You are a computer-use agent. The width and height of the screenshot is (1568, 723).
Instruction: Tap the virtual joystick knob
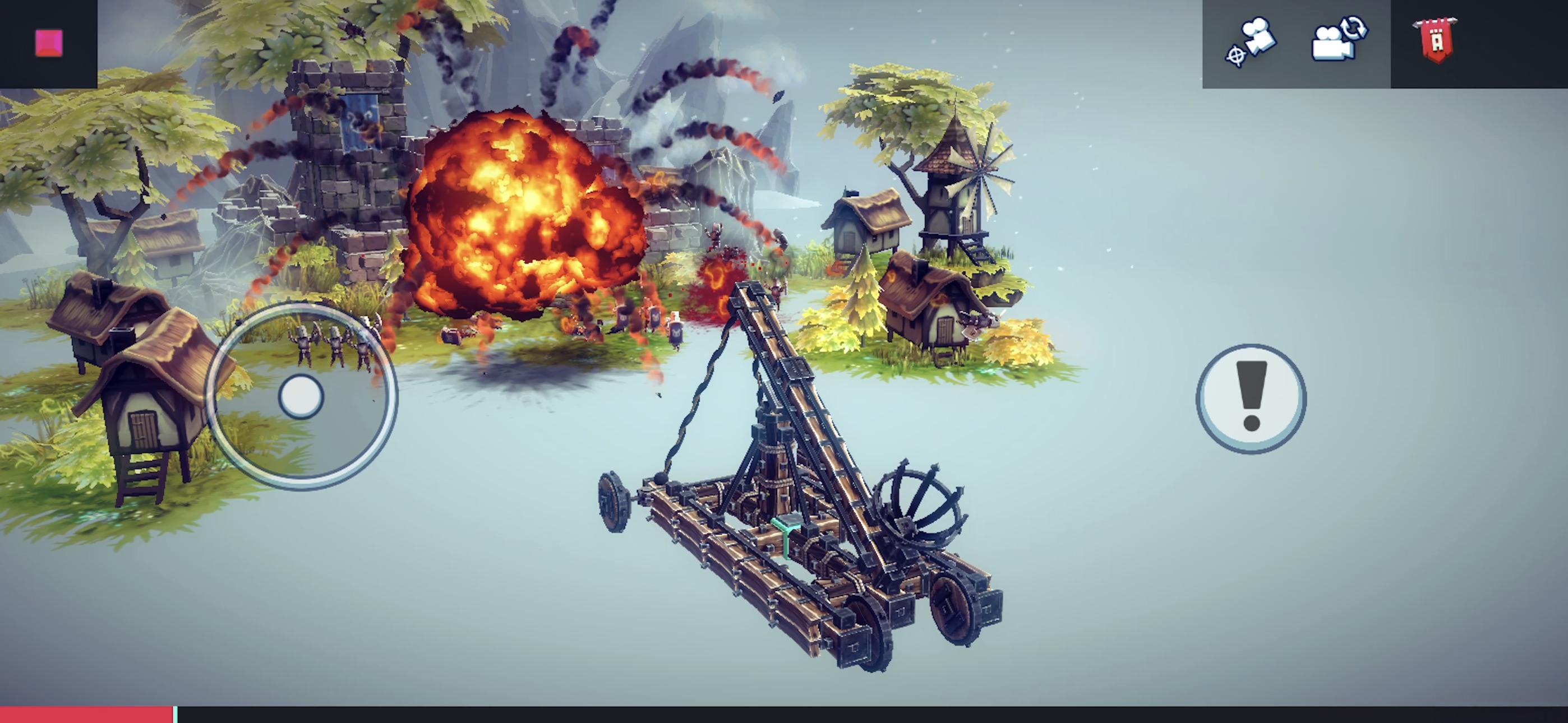pyautogui.click(x=301, y=397)
